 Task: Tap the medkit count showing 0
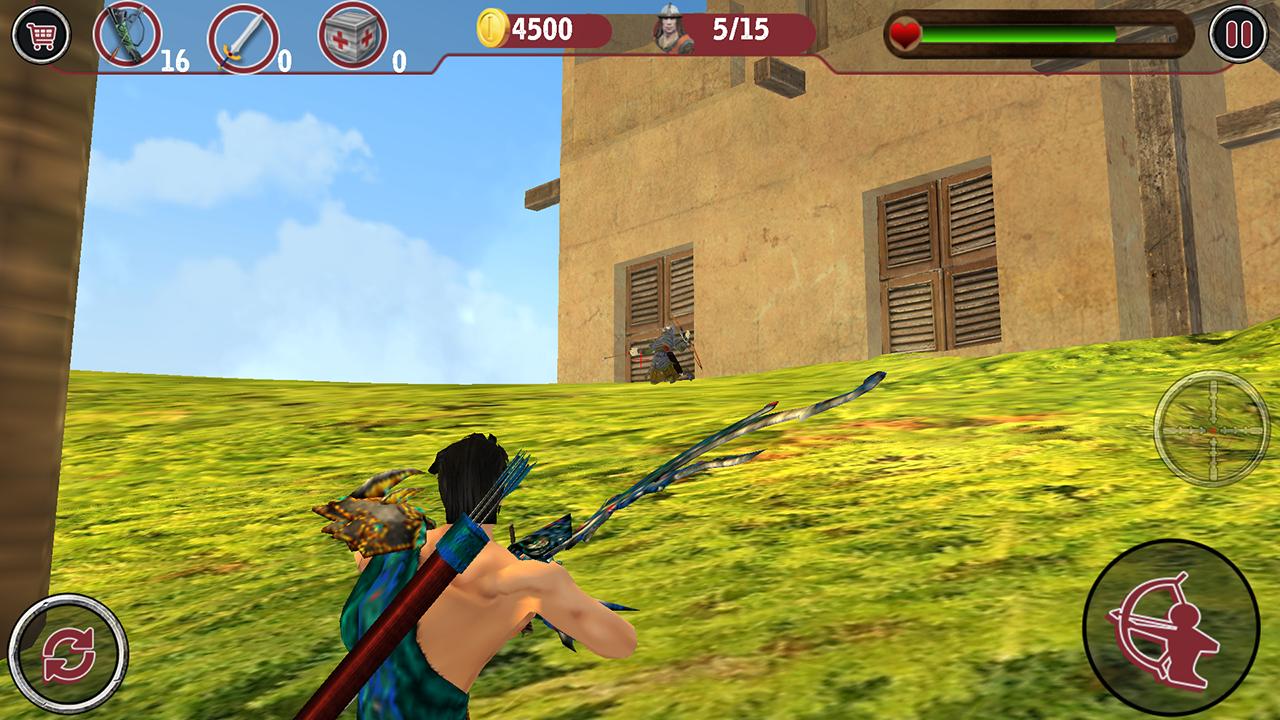pyautogui.click(x=398, y=58)
